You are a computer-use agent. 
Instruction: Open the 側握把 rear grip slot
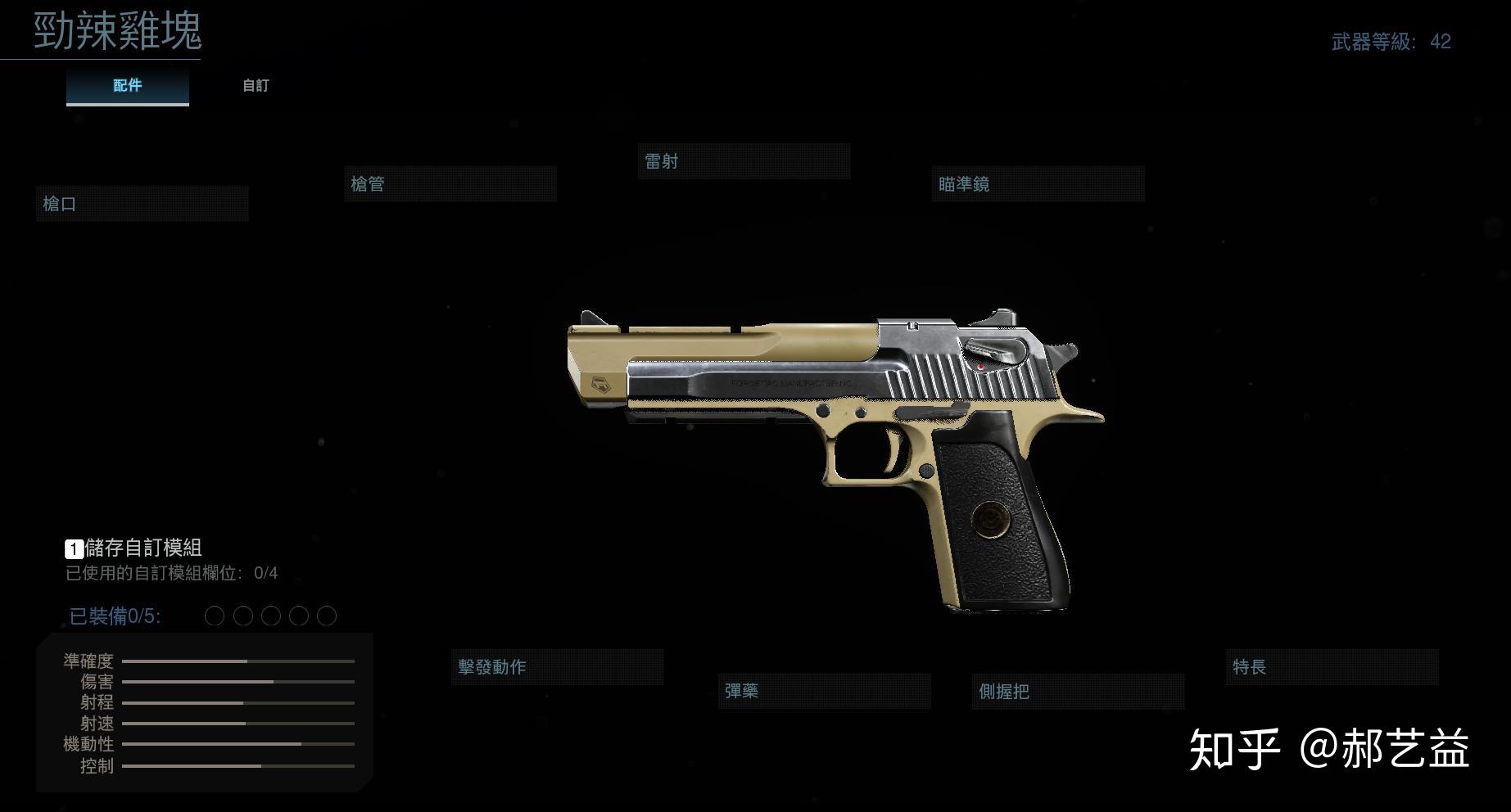[1078, 691]
